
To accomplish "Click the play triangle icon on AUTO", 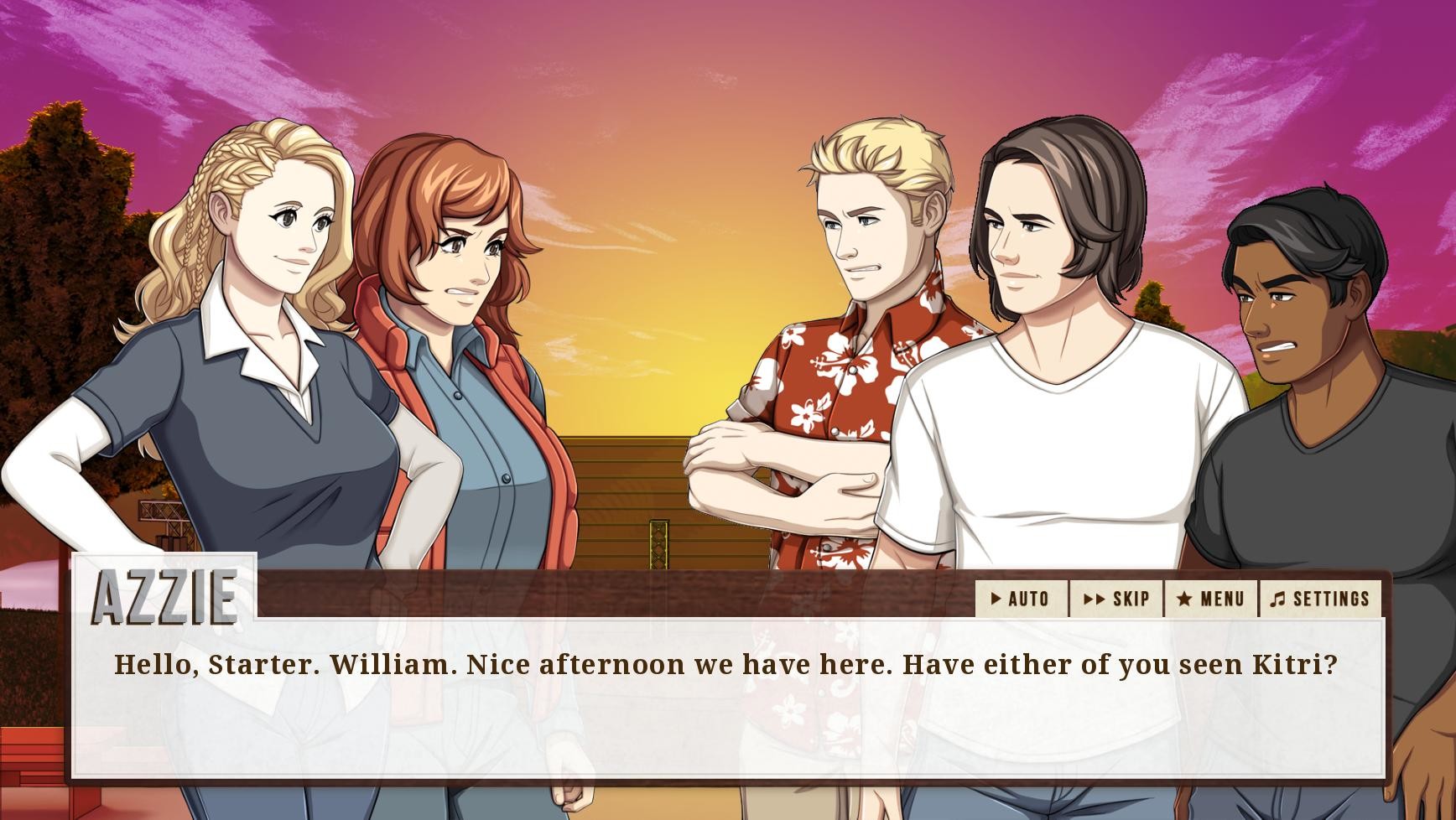I will (997, 599).
